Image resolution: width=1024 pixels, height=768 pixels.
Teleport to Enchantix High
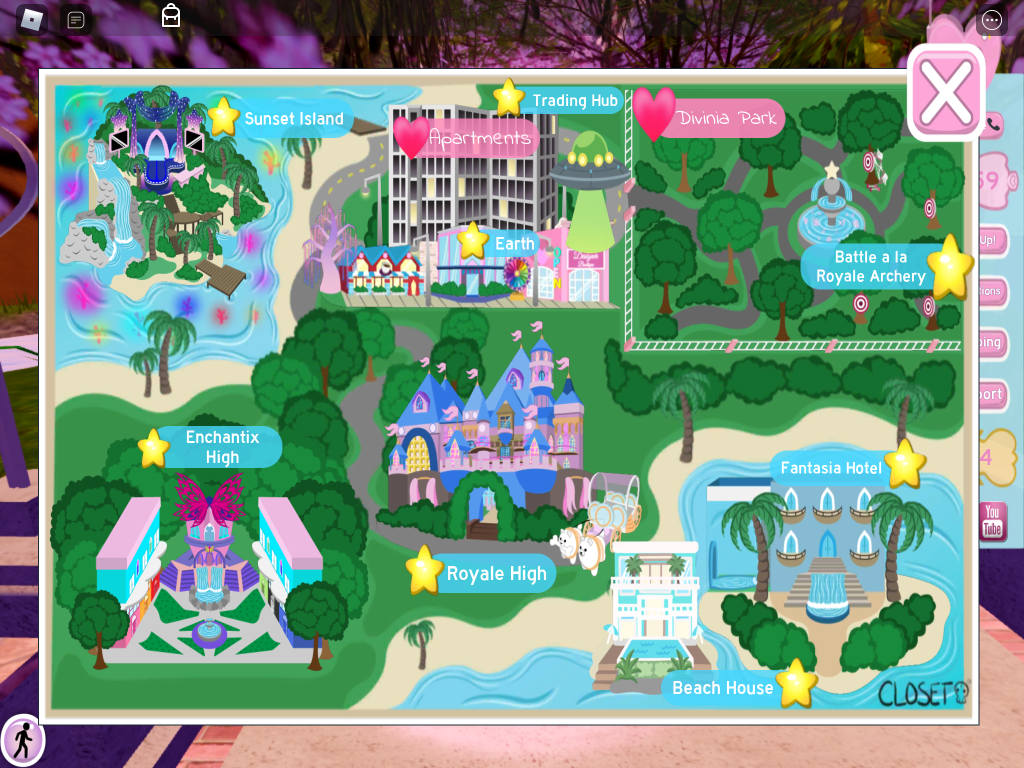(x=221, y=447)
